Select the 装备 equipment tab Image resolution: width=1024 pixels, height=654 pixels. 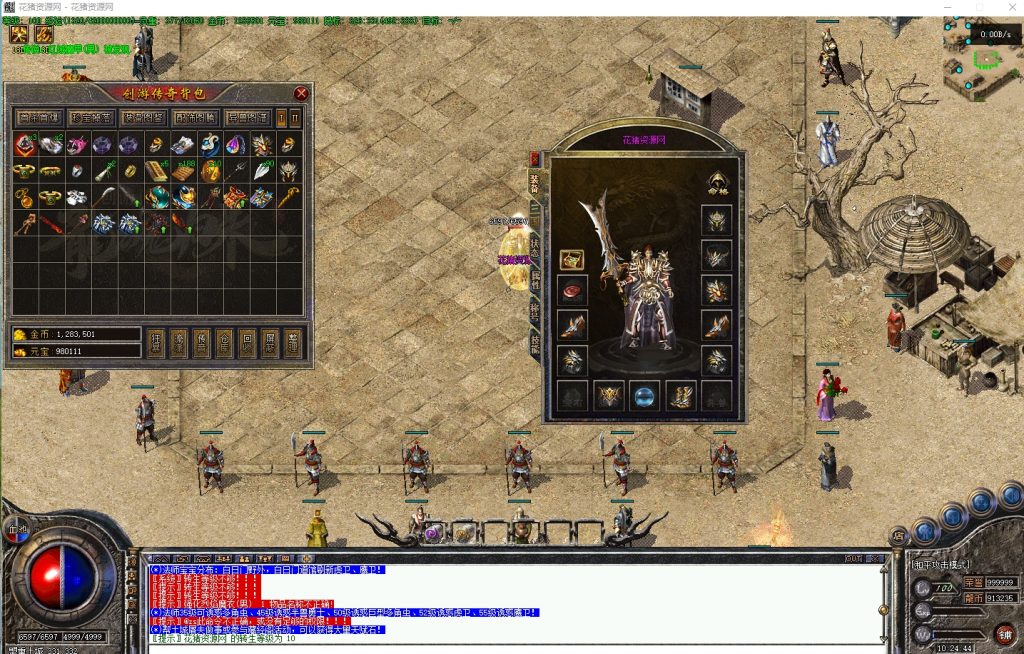click(x=535, y=183)
